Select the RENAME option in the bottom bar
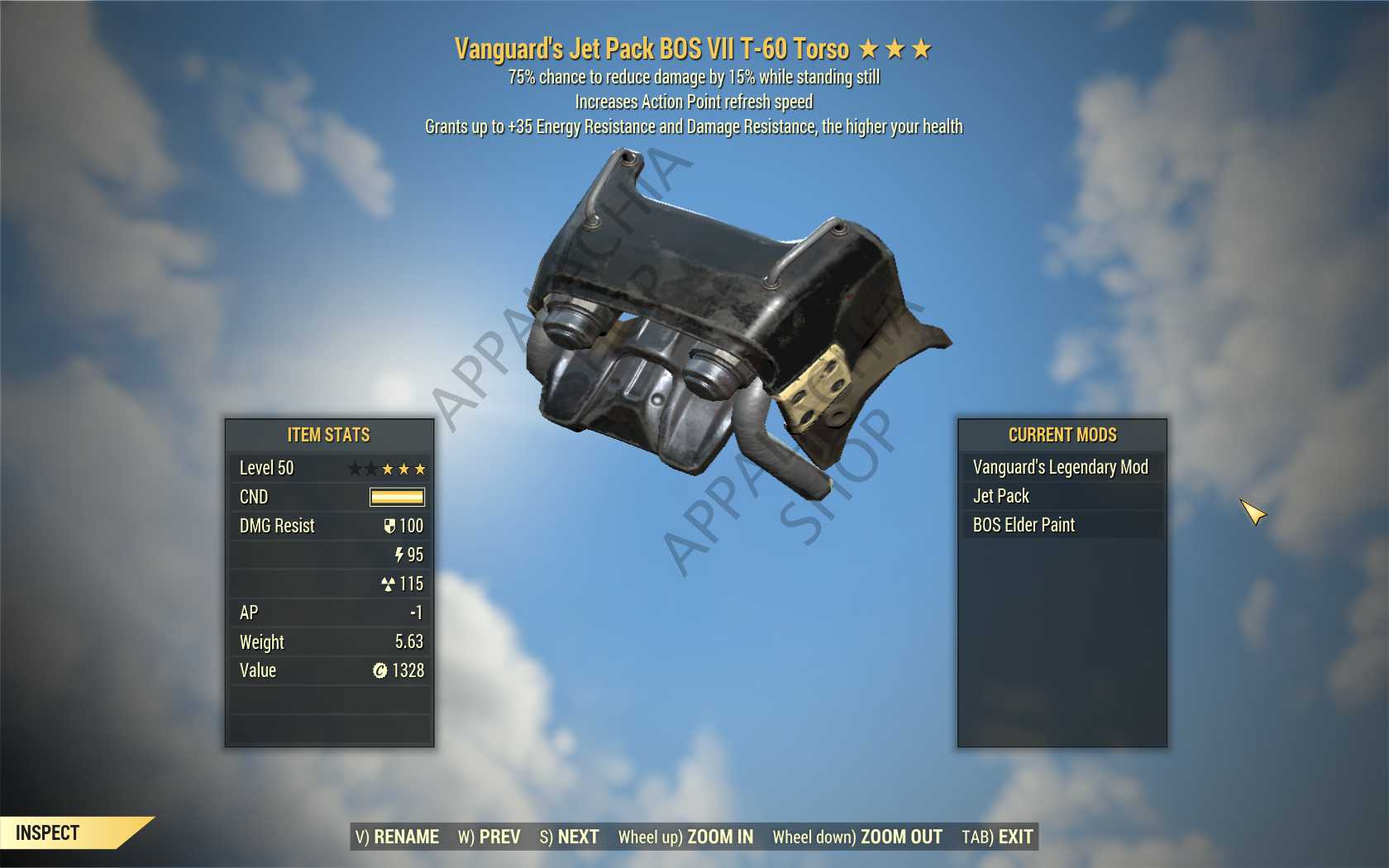Screen dimensions: 1389x868 tap(398, 837)
